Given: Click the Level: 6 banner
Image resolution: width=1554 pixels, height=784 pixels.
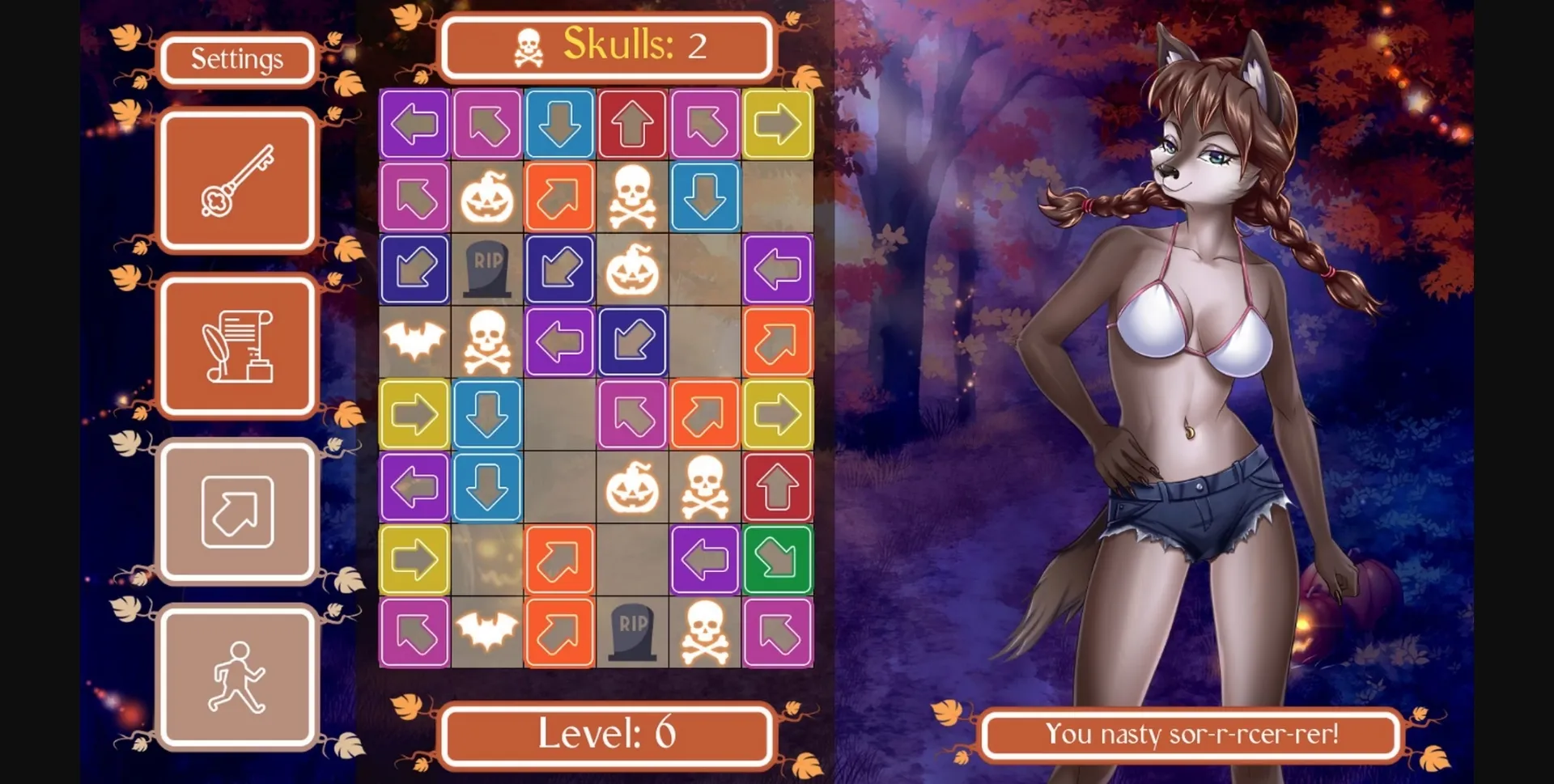Looking at the screenshot, I should tap(605, 735).
